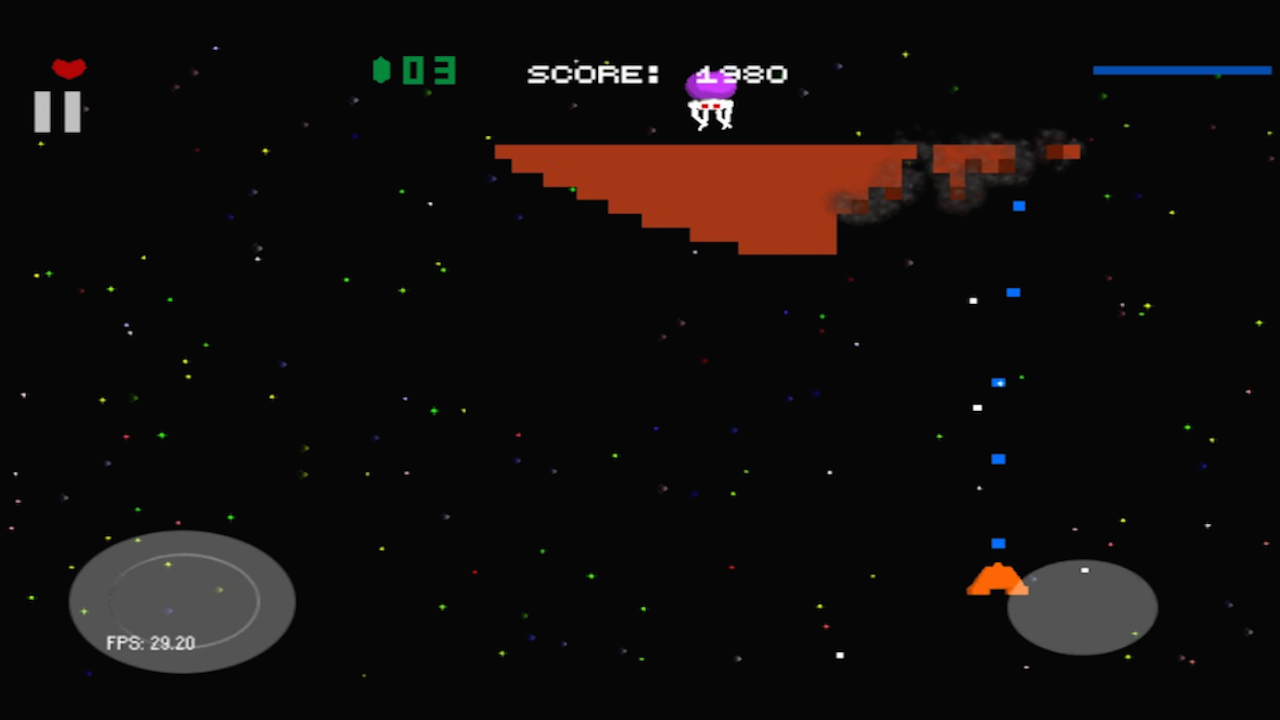Select the orange player spaceship
This screenshot has width=1280, height=720.
[x=996, y=578]
